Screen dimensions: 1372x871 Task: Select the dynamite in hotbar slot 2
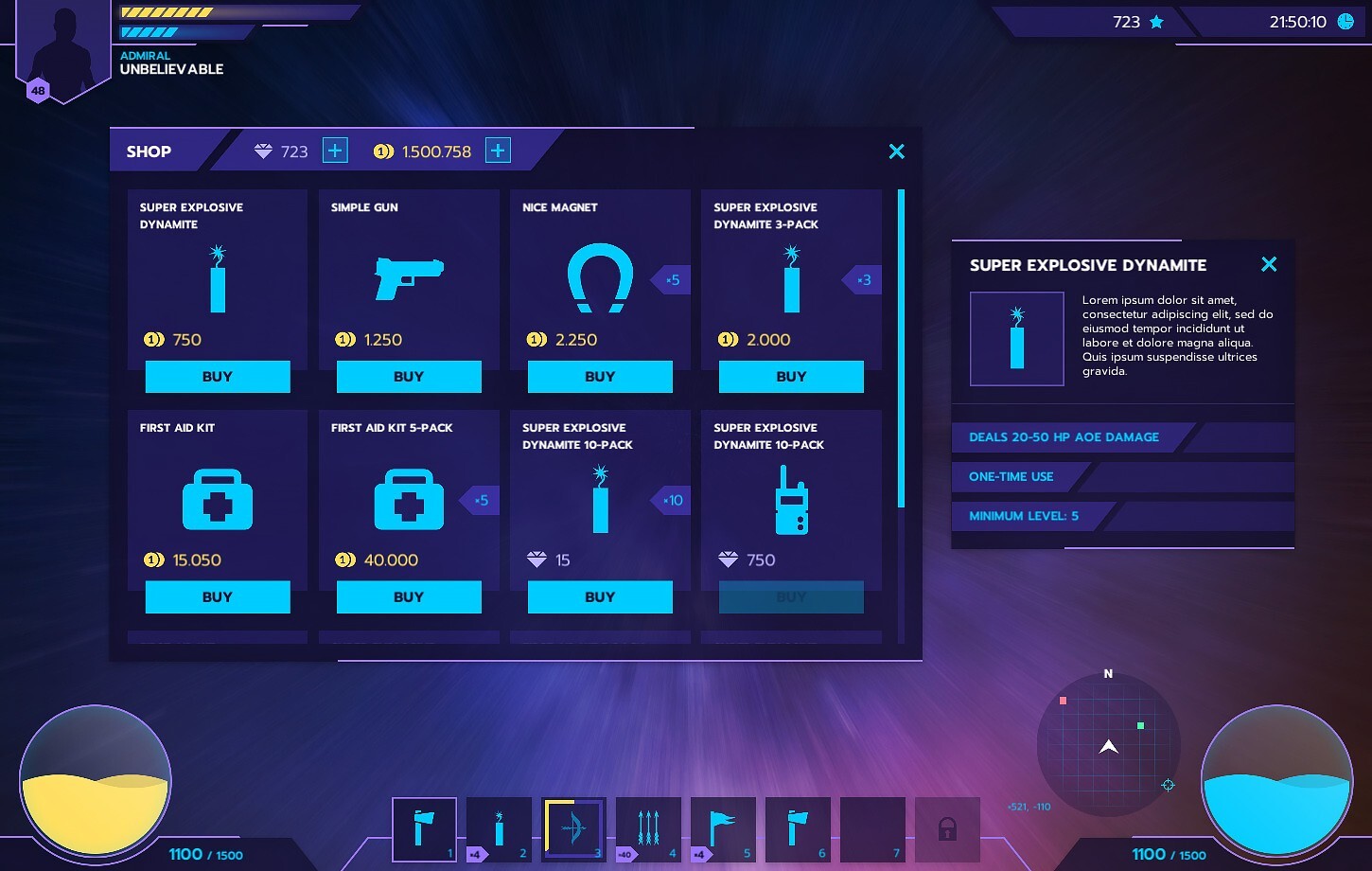coord(499,828)
